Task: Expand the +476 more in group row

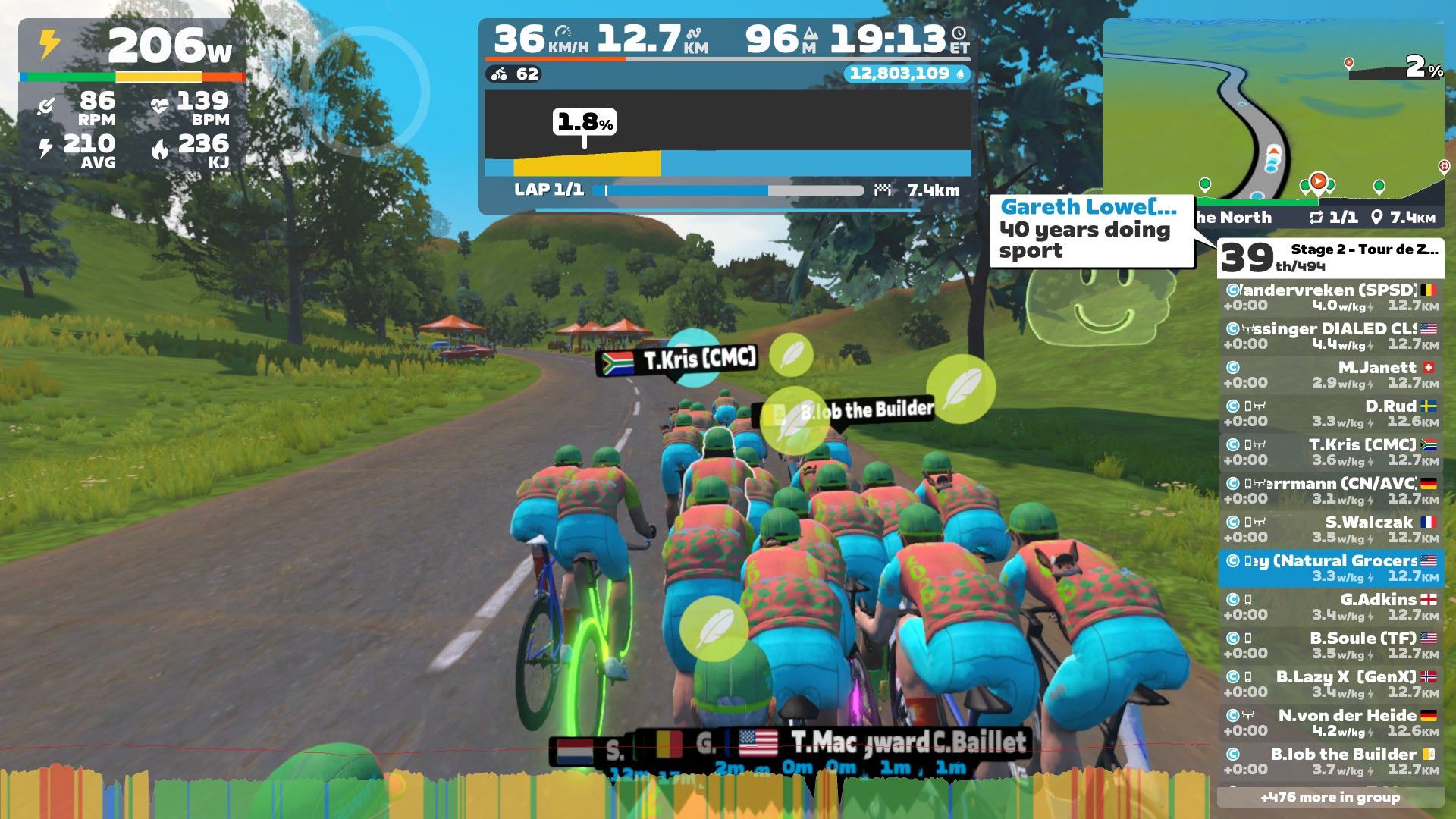Action: pos(1330,797)
